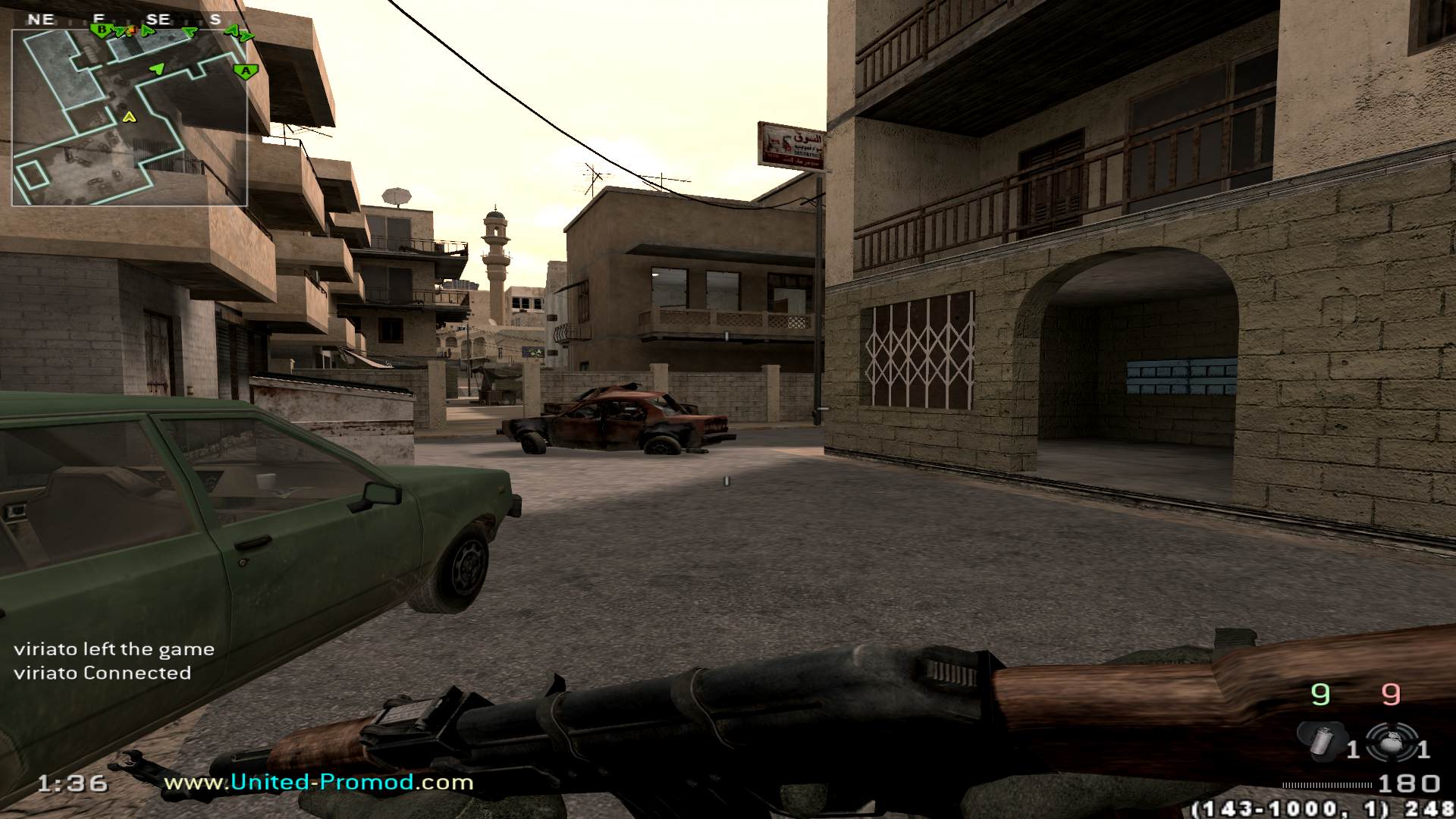Click the compass strip above the minimap
1456x819 pixels.
coord(129,20)
